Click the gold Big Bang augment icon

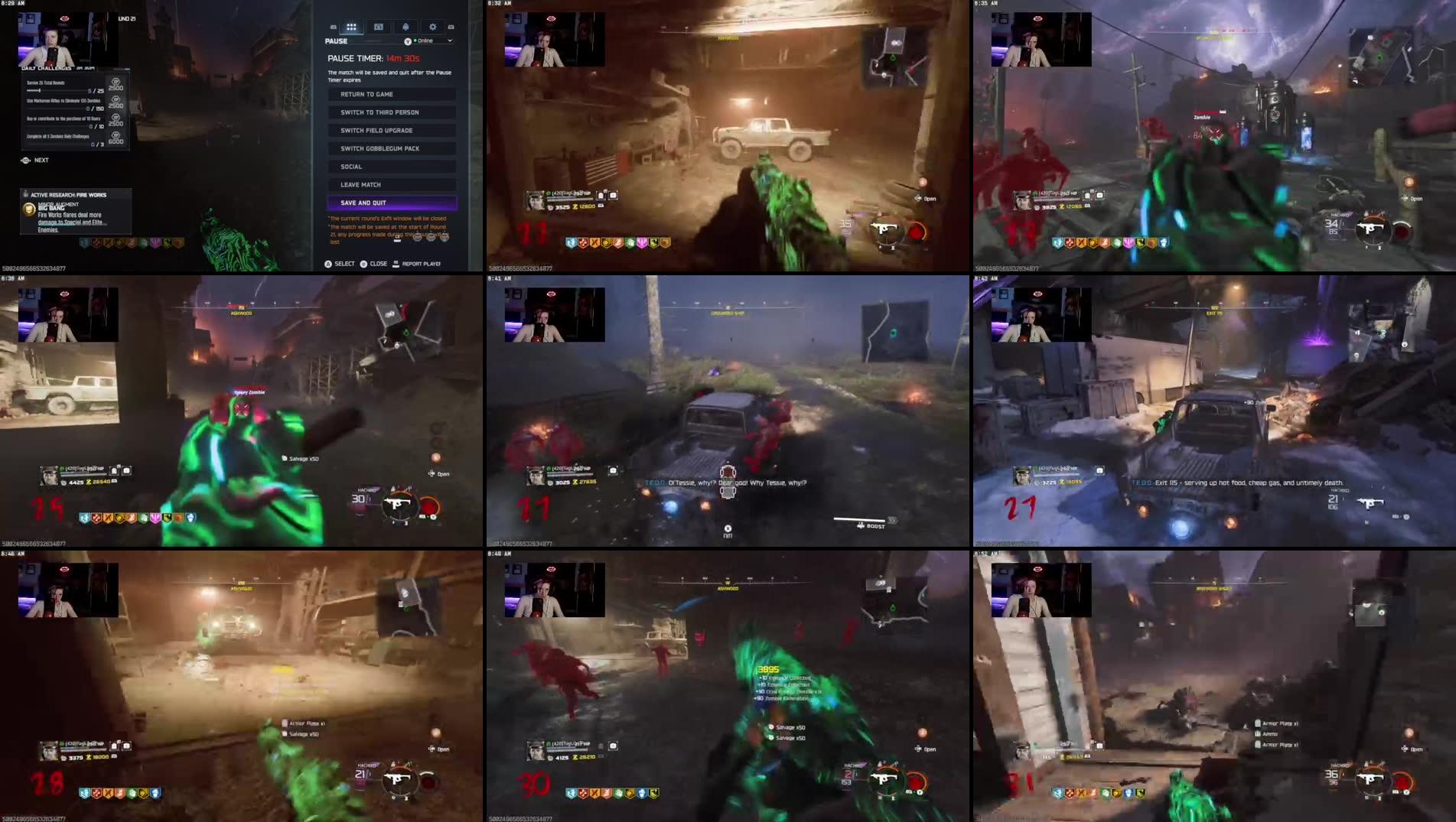click(30, 210)
